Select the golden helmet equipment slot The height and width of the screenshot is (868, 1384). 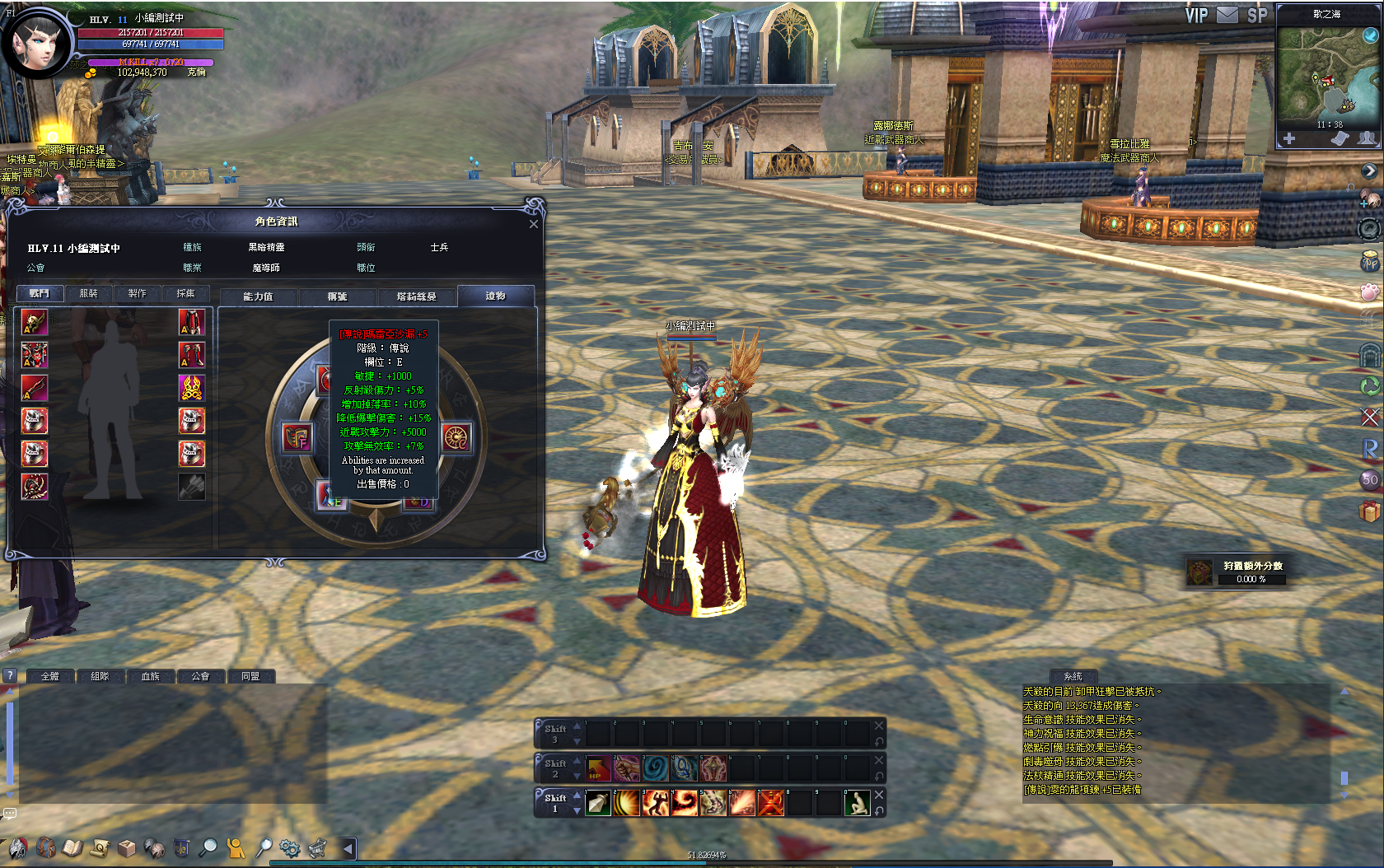34,322
